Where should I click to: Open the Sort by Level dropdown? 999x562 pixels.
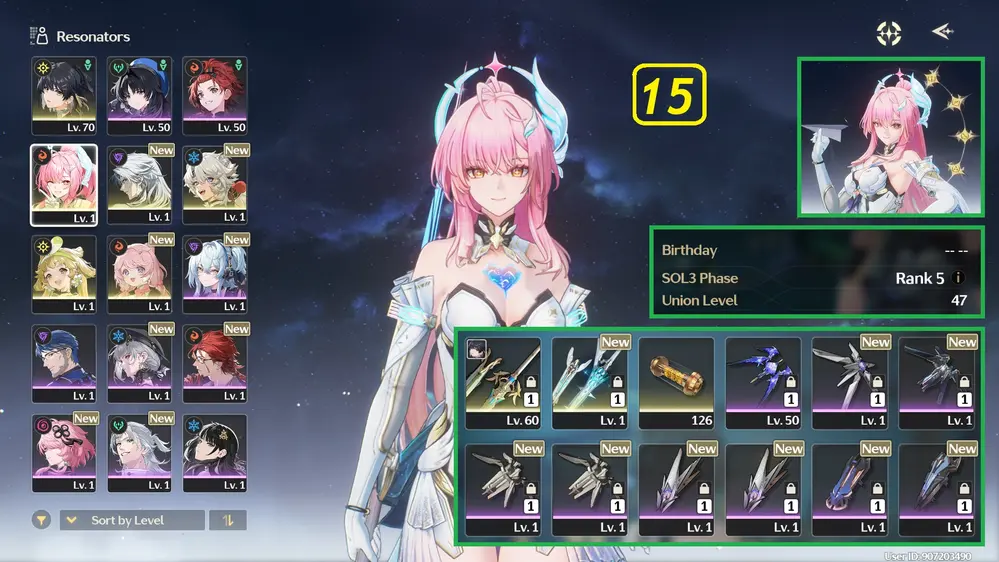[x=133, y=520]
